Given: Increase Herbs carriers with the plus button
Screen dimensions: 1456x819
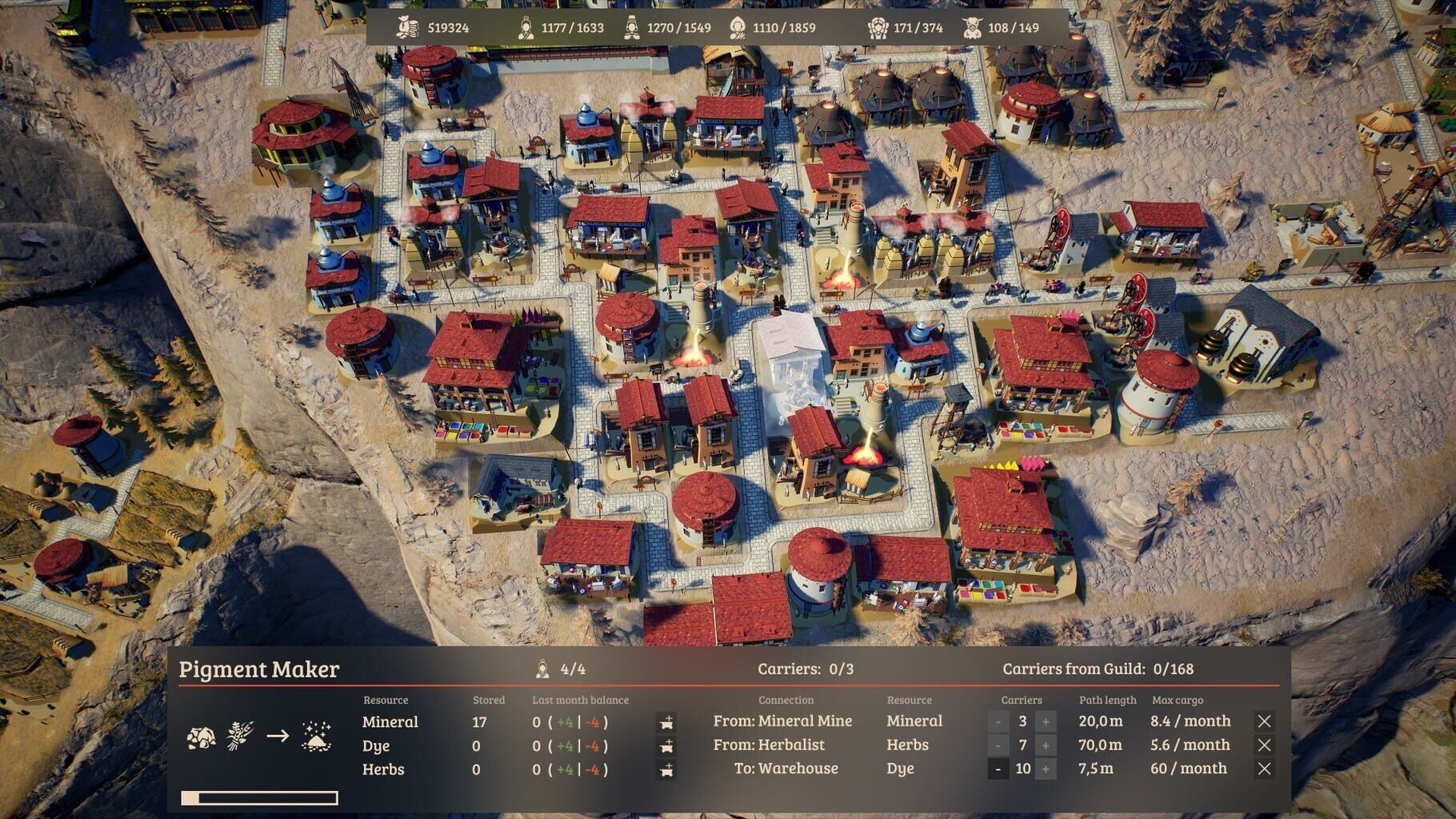Looking at the screenshot, I should click(1046, 745).
